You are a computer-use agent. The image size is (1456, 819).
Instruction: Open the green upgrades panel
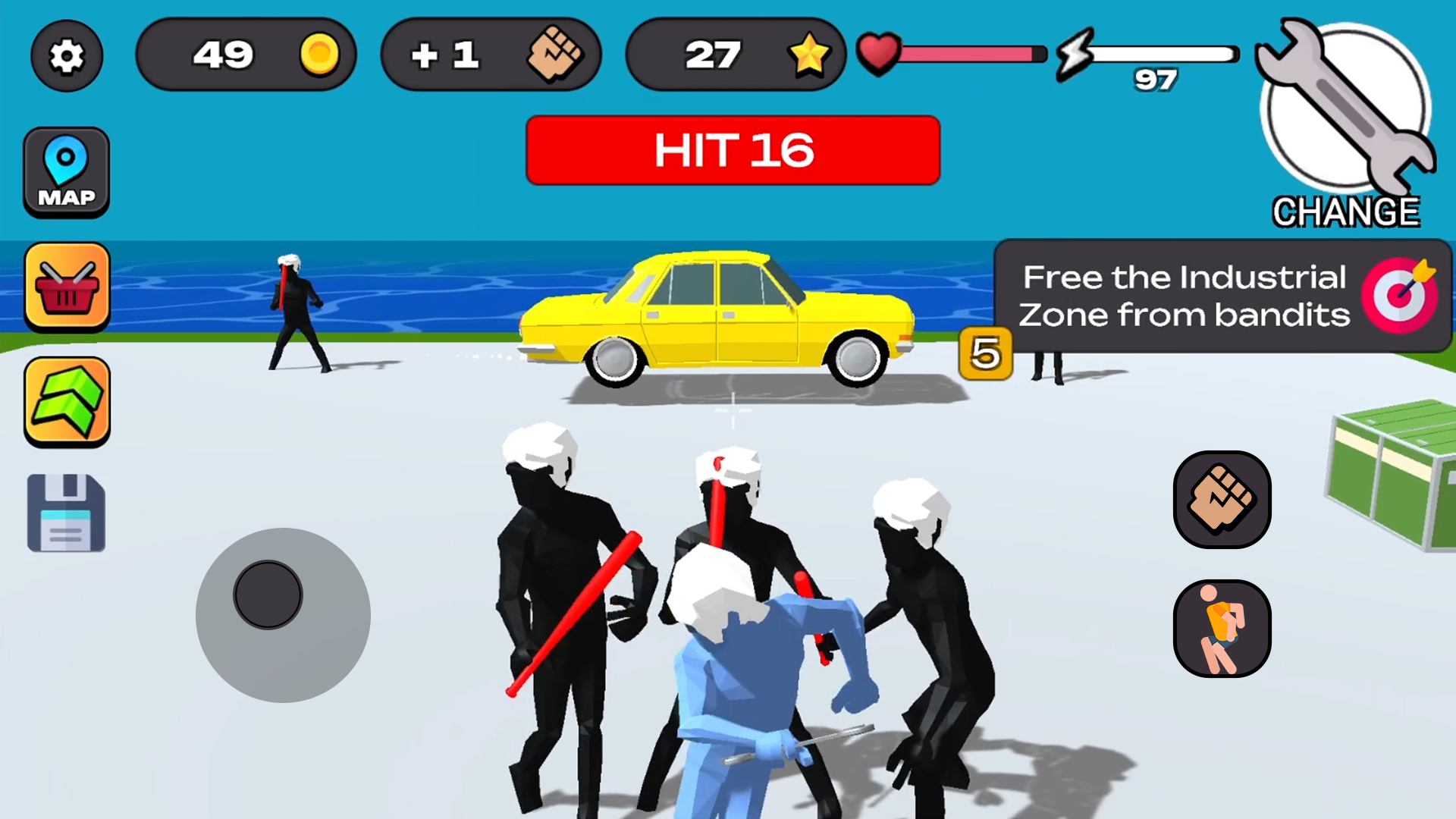pos(67,400)
